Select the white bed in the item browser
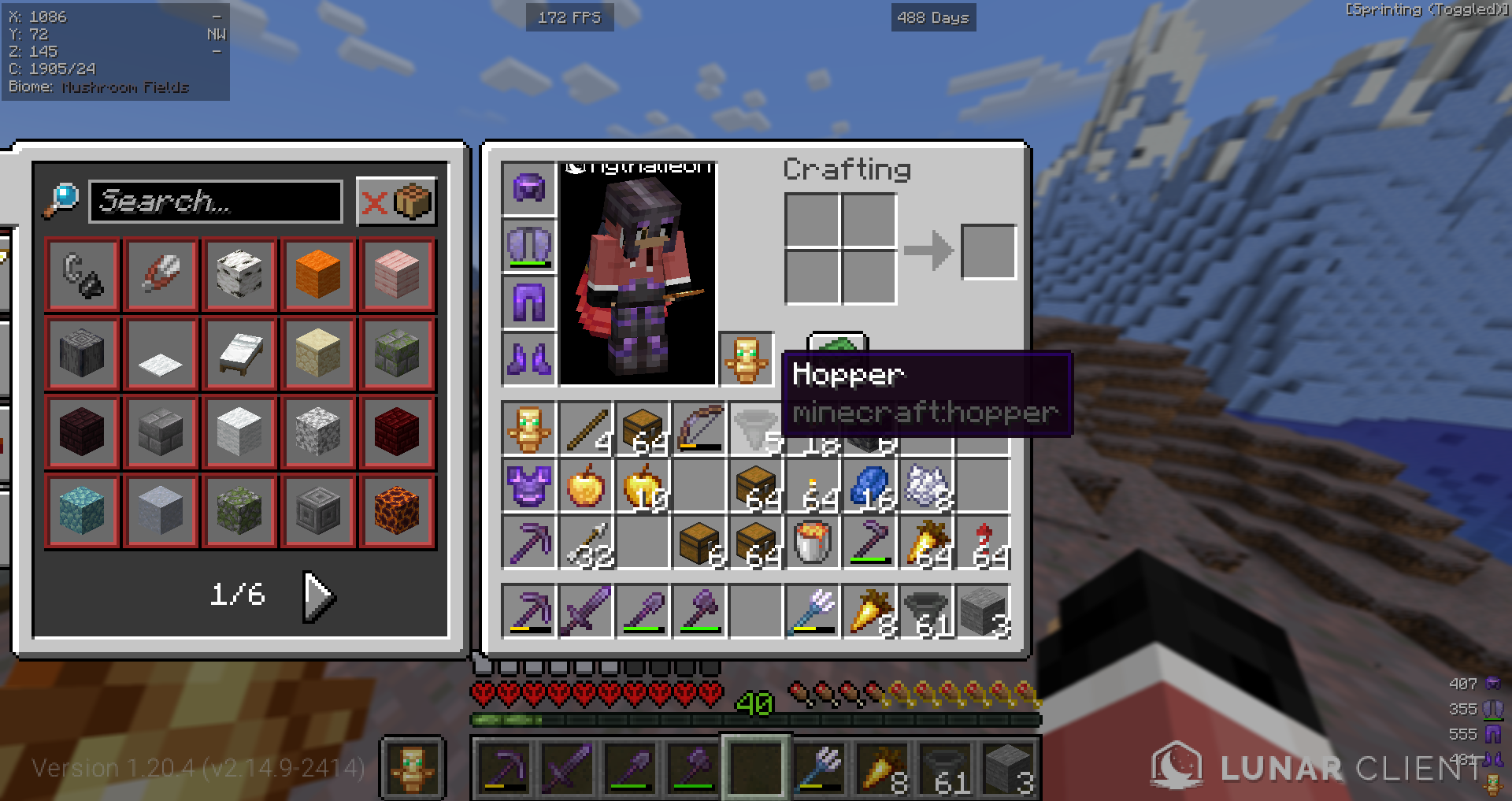The width and height of the screenshot is (1512, 801). 240,353
